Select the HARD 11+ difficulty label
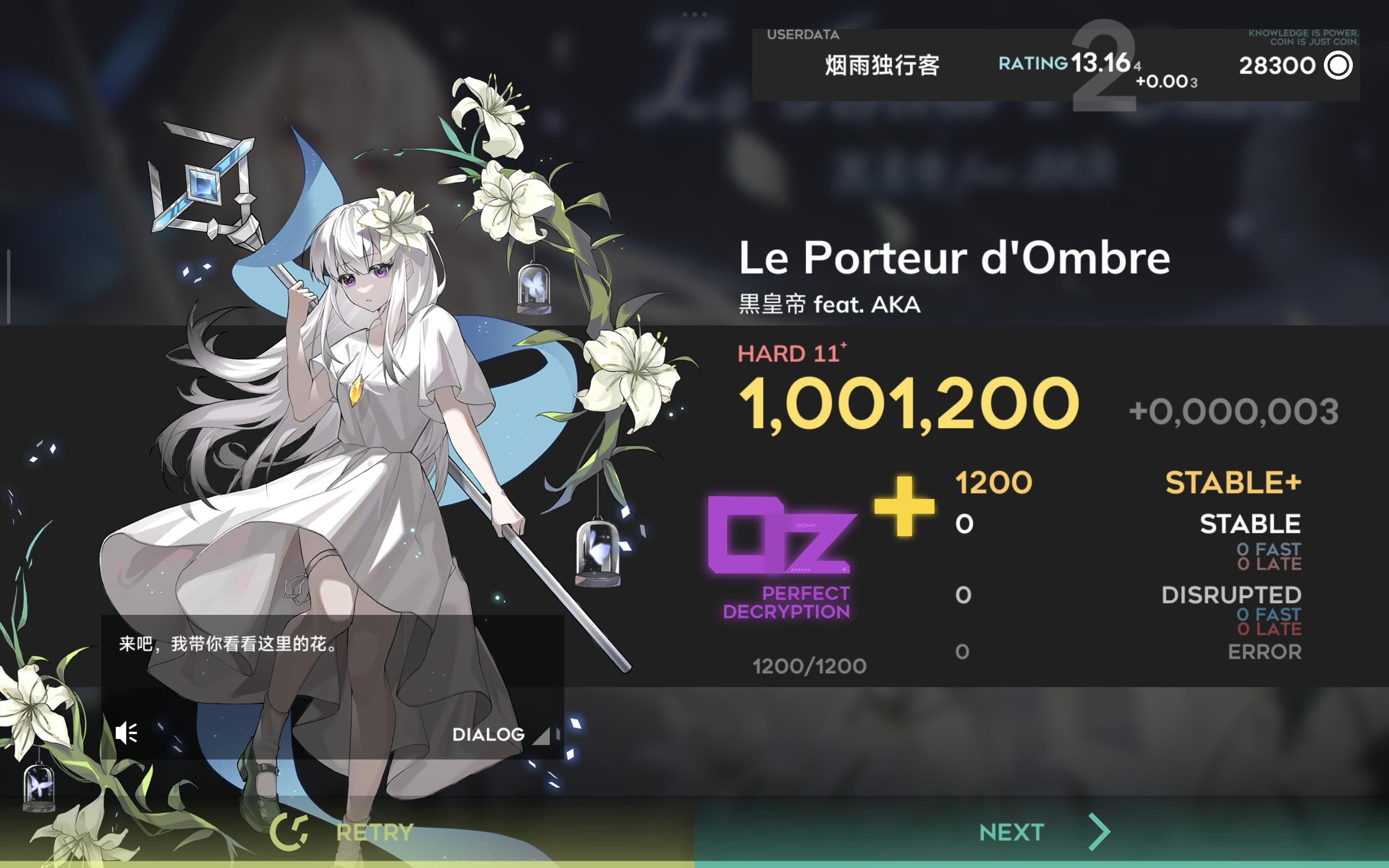The width and height of the screenshot is (1389, 868). [794, 353]
